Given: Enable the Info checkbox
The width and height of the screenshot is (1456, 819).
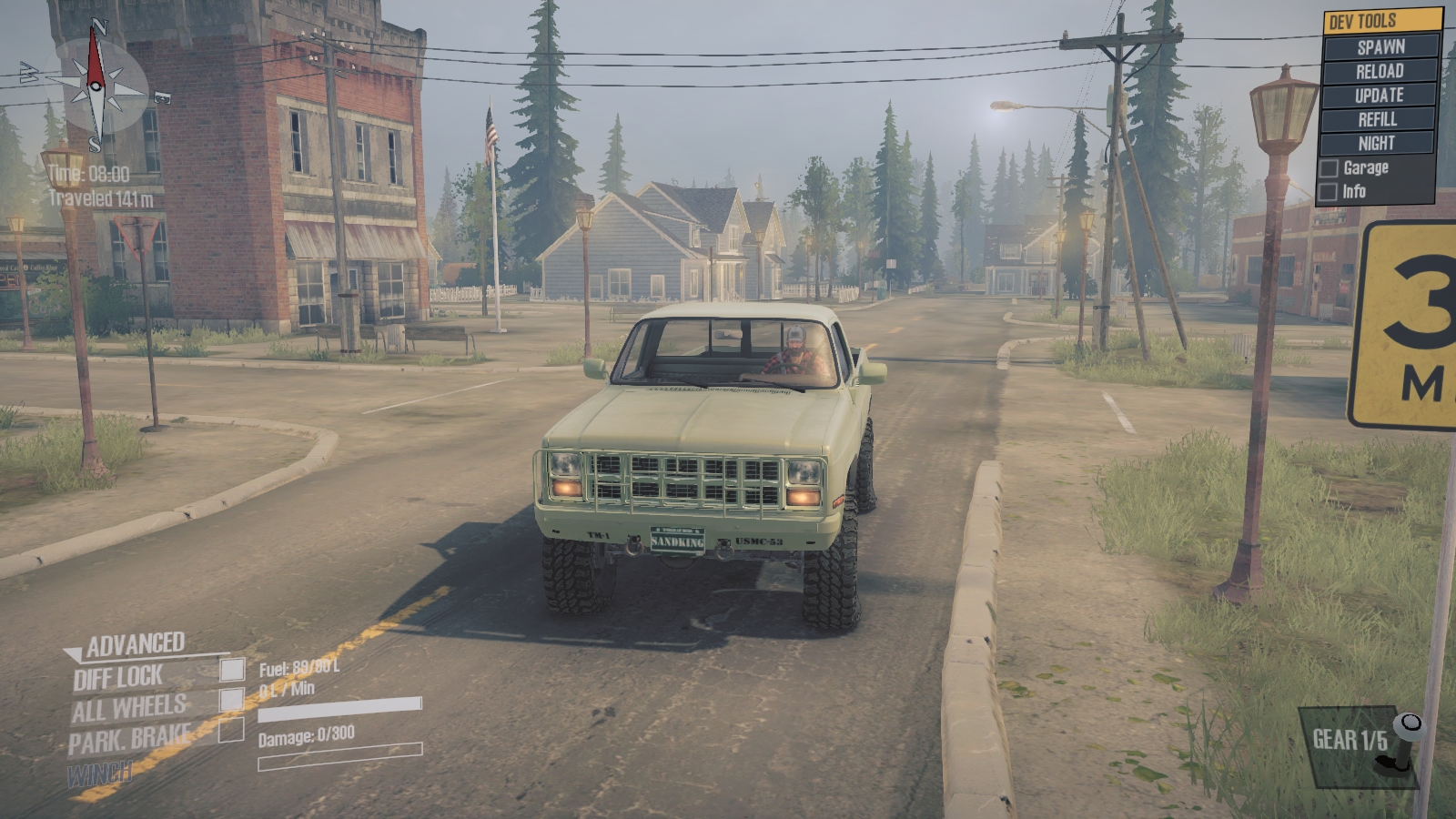Looking at the screenshot, I should tap(1330, 192).
